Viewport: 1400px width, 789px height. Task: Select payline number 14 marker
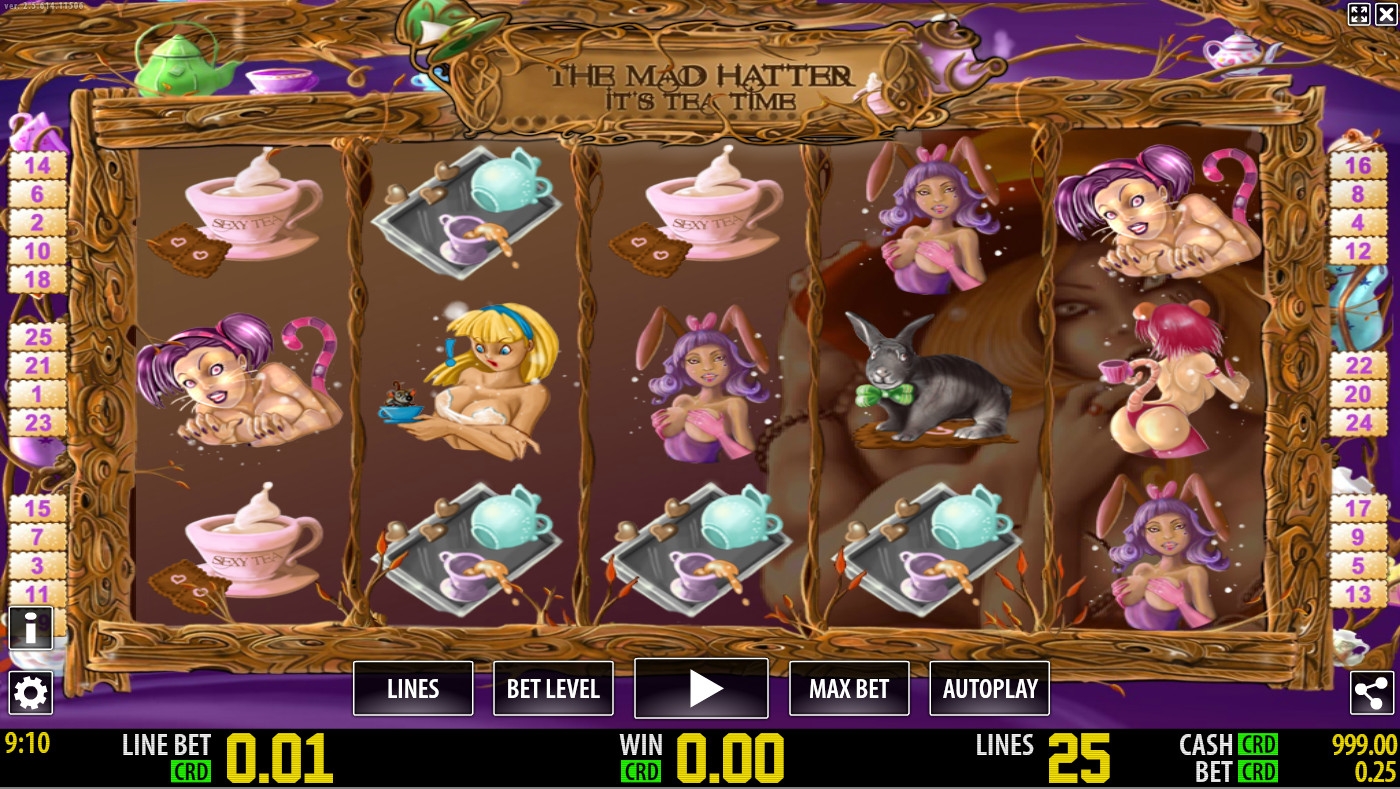[37, 165]
